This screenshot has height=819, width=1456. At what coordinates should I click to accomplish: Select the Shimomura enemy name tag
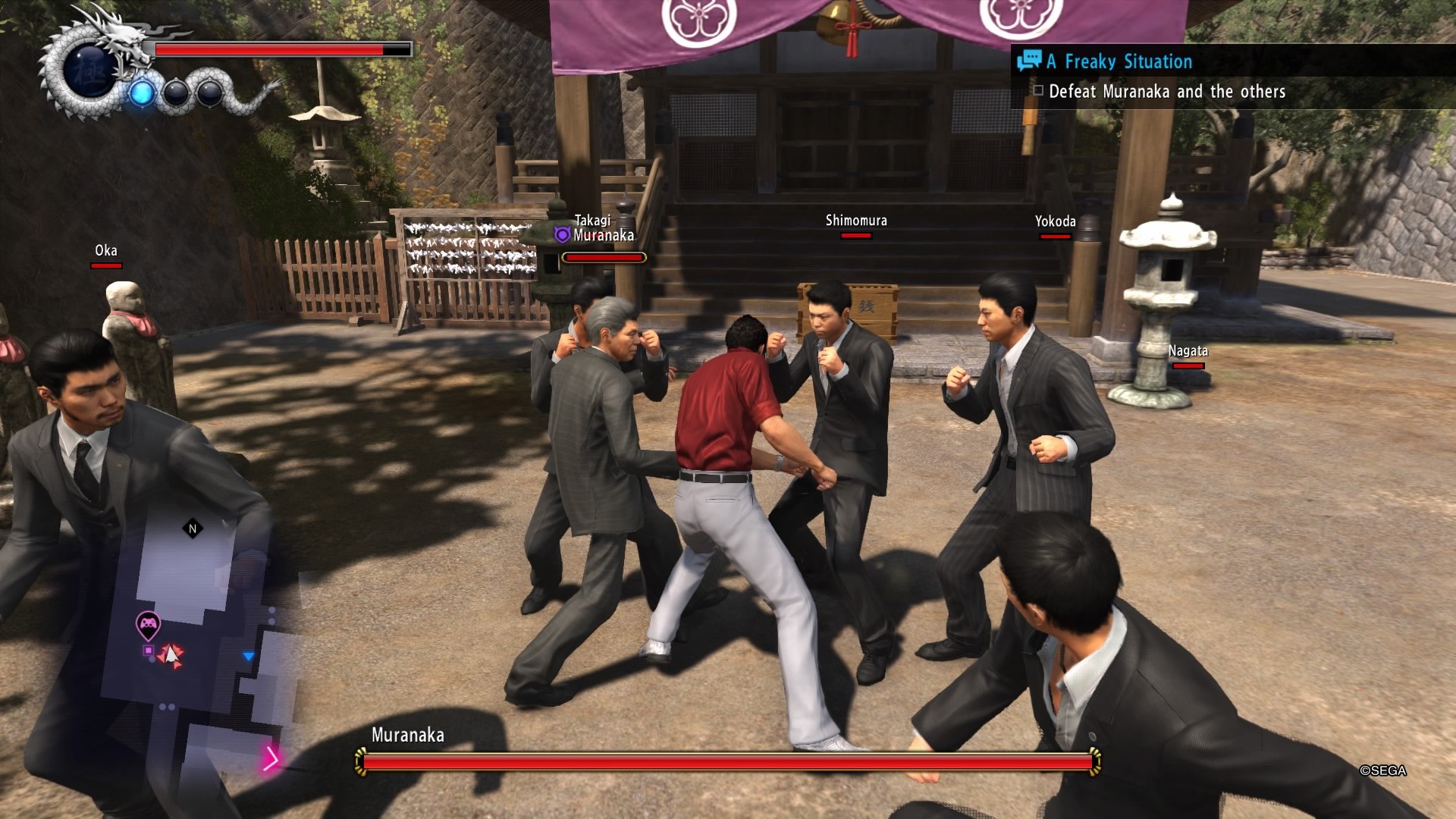tap(856, 221)
